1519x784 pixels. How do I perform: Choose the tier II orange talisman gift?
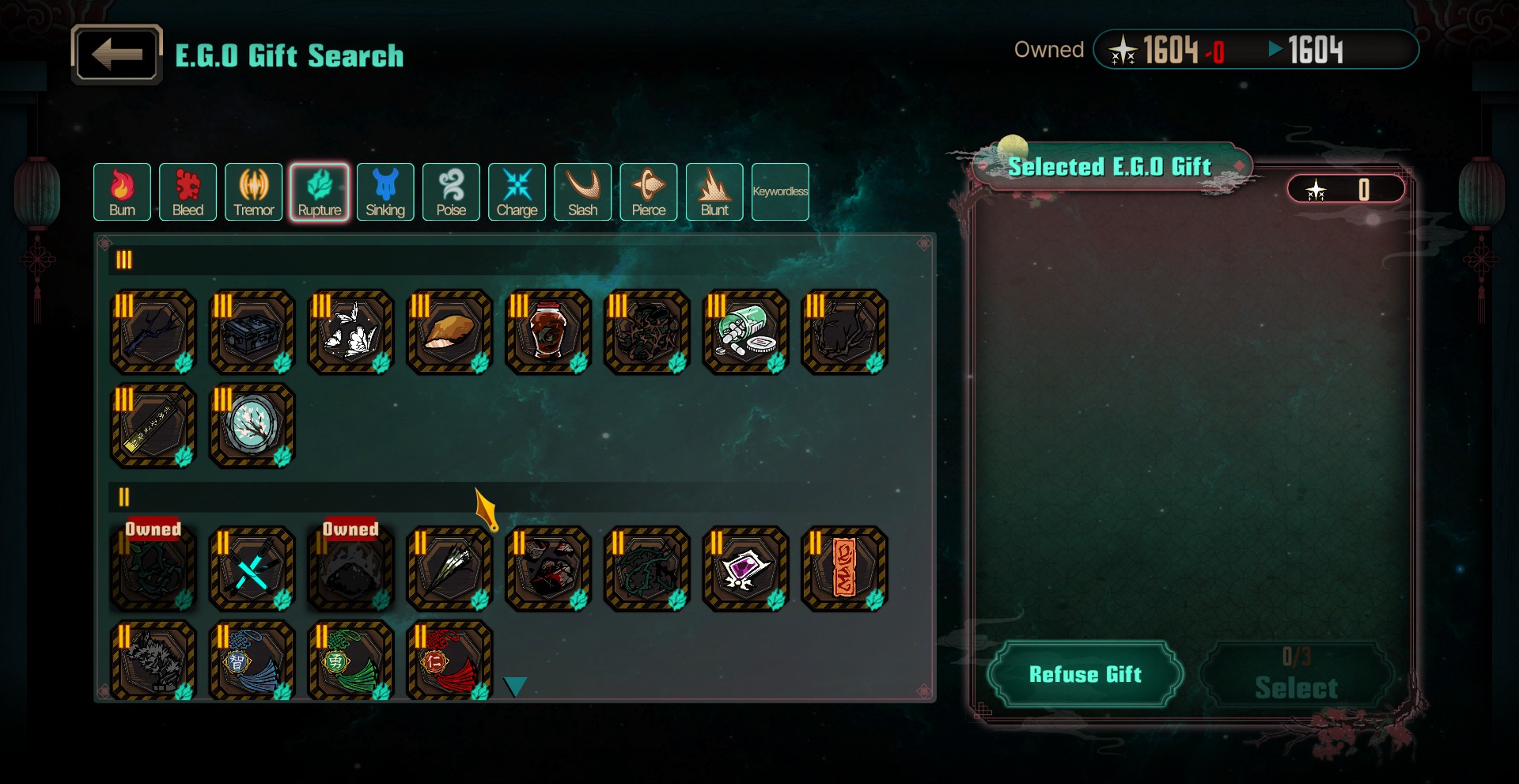coord(844,569)
